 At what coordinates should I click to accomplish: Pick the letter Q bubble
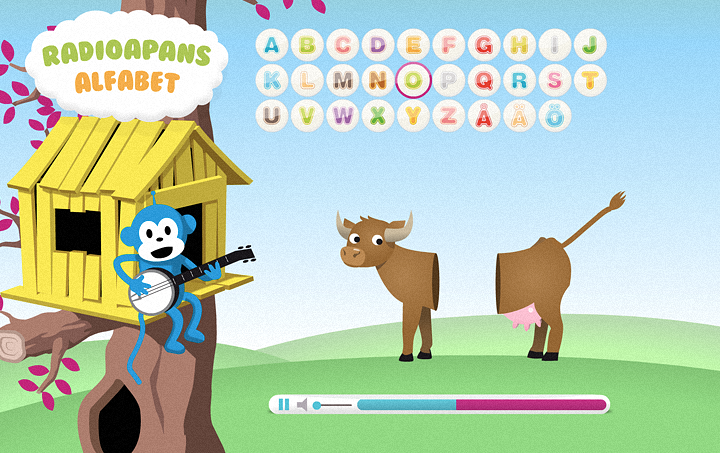click(x=484, y=80)
